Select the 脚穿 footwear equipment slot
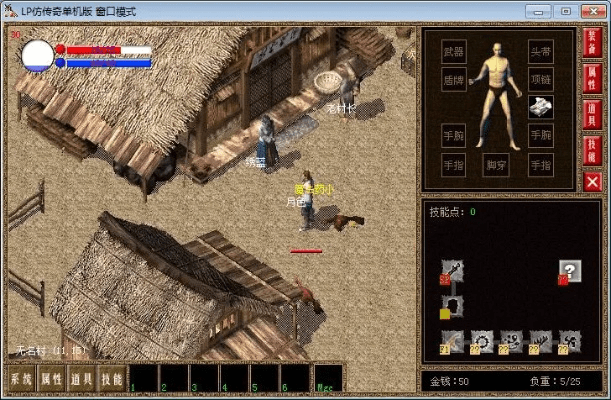This screenshot has width=611, height=400. tap(497, 162)
